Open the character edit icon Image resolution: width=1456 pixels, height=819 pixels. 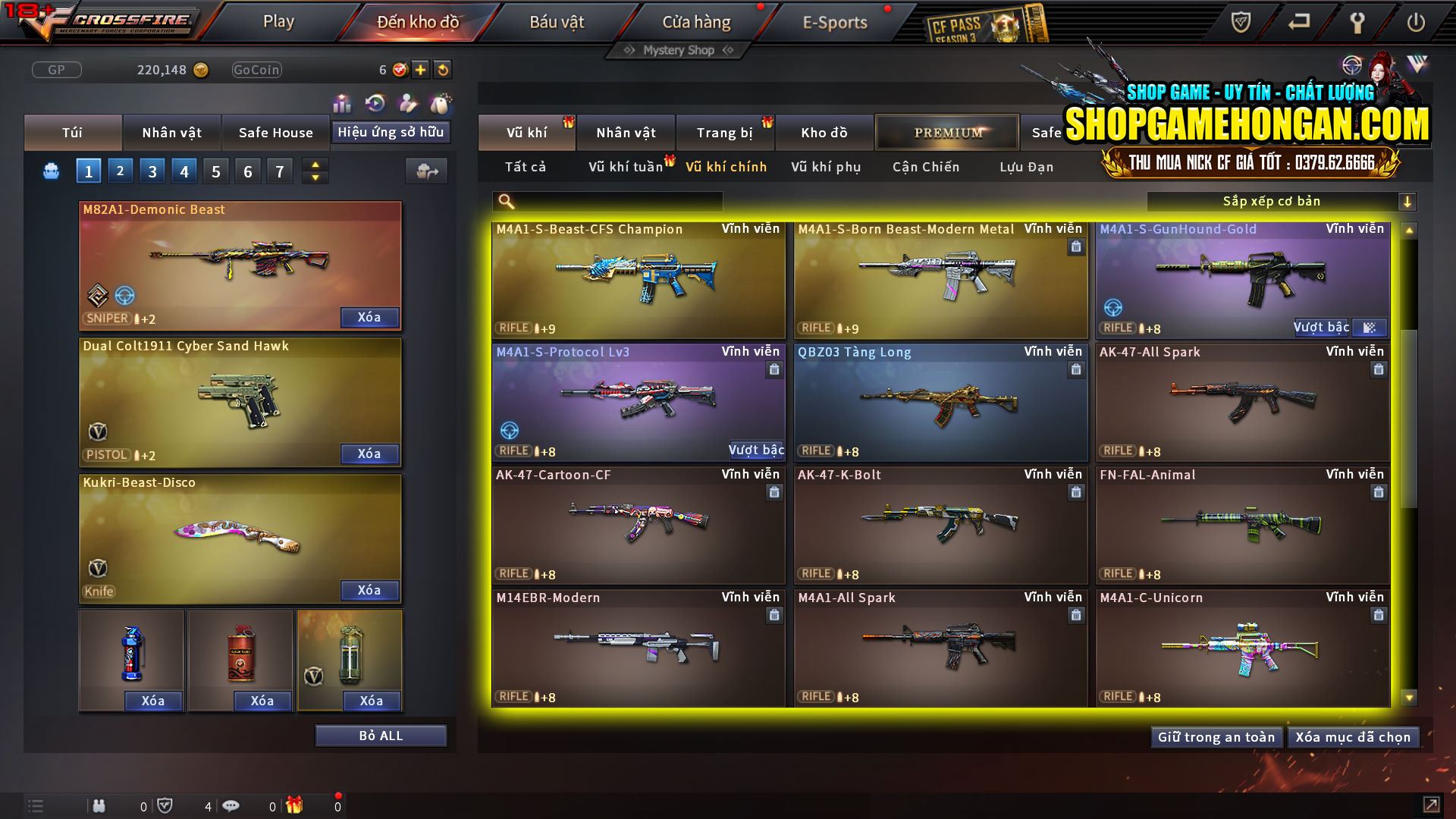(x=406, y=101)
